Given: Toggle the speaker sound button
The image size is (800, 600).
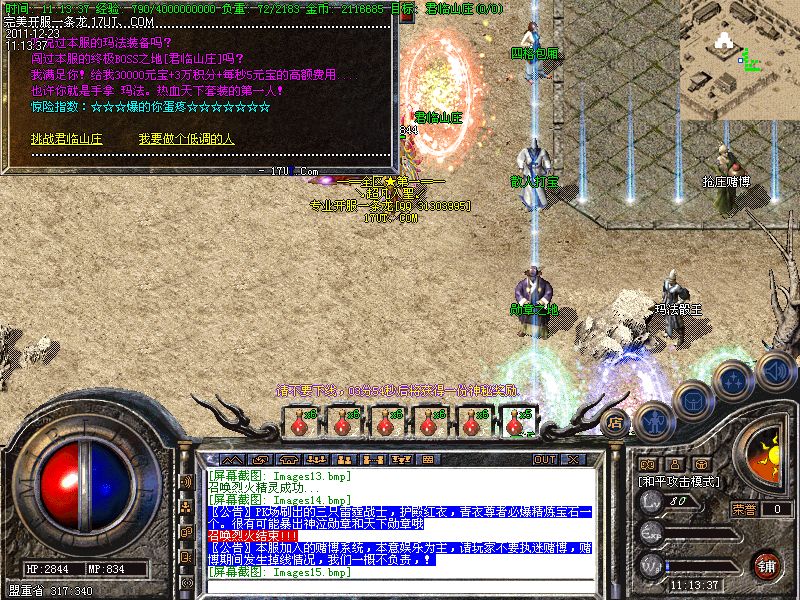Looking at the screenshot, I should [776, 370].
